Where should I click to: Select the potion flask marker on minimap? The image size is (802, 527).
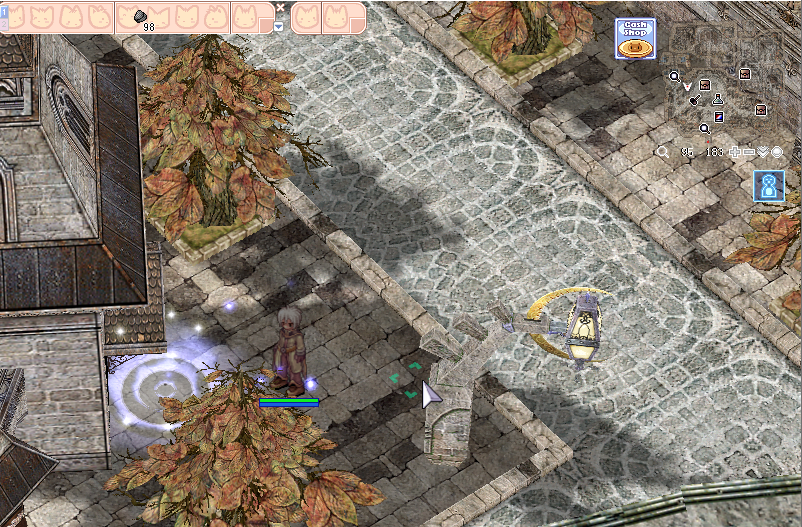coord(718,102)
